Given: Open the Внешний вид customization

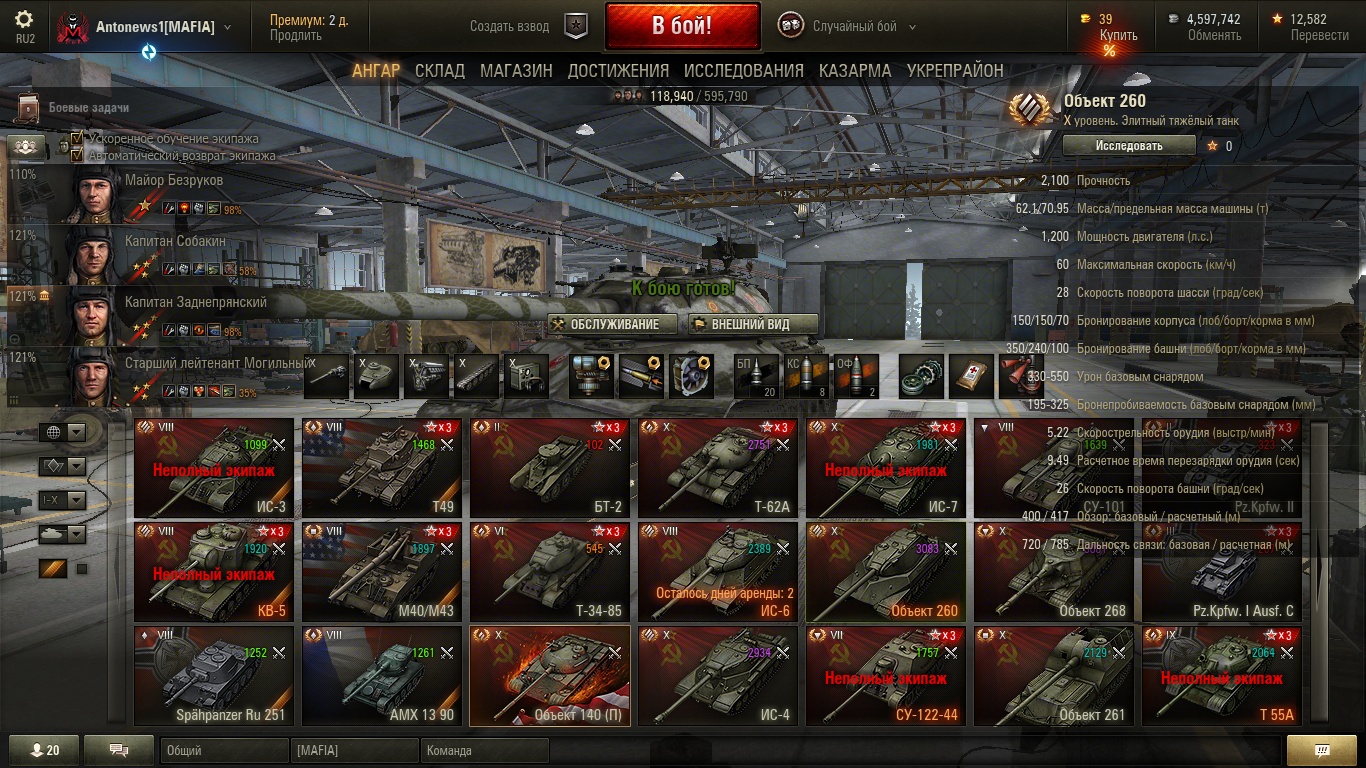Looking at the screenshot, I should click(753, 324).
